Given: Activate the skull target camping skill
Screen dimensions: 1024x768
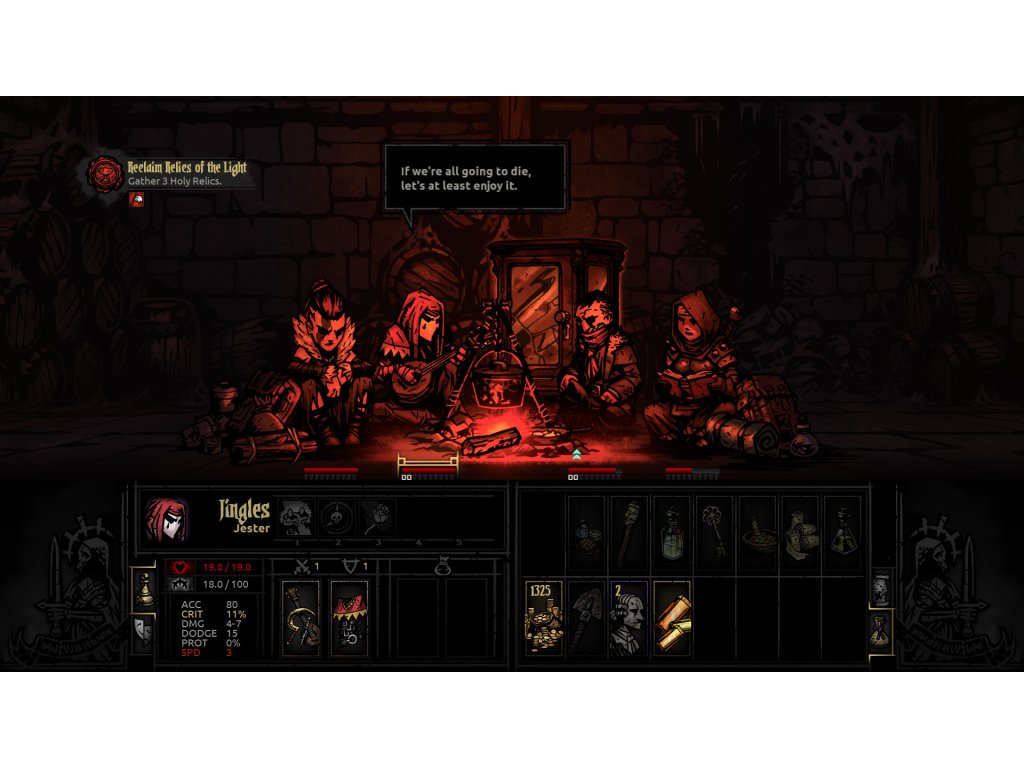Looking at the screenshot, I should (x=338, y=518).
